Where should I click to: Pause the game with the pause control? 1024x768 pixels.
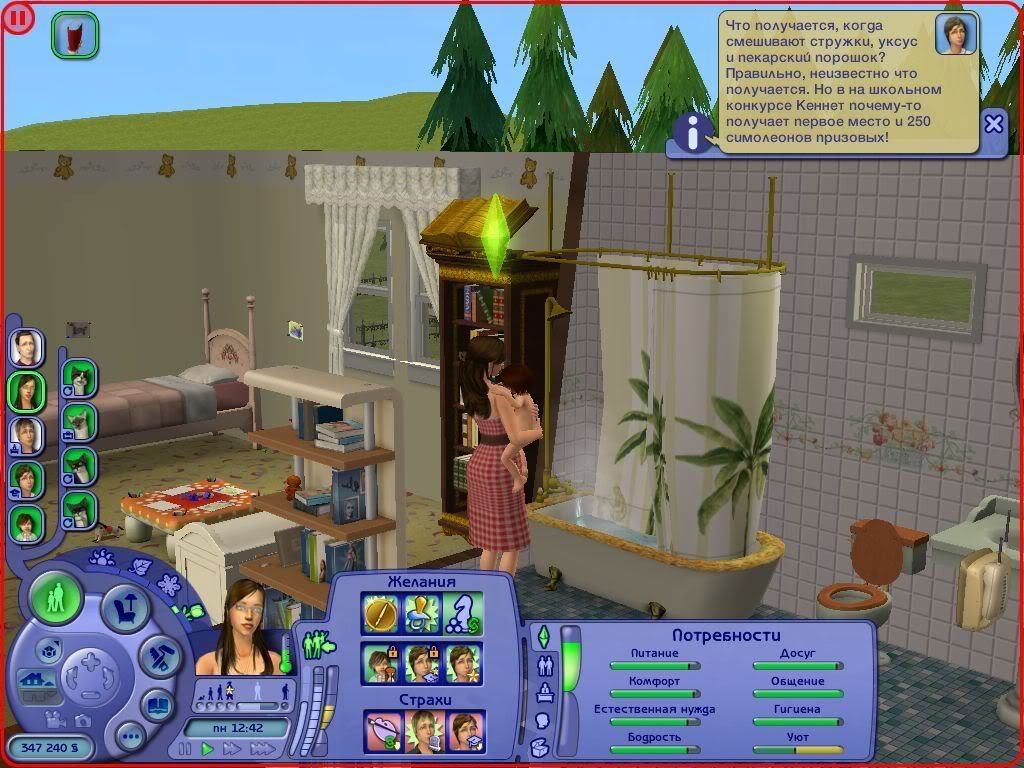click(185, 748)
